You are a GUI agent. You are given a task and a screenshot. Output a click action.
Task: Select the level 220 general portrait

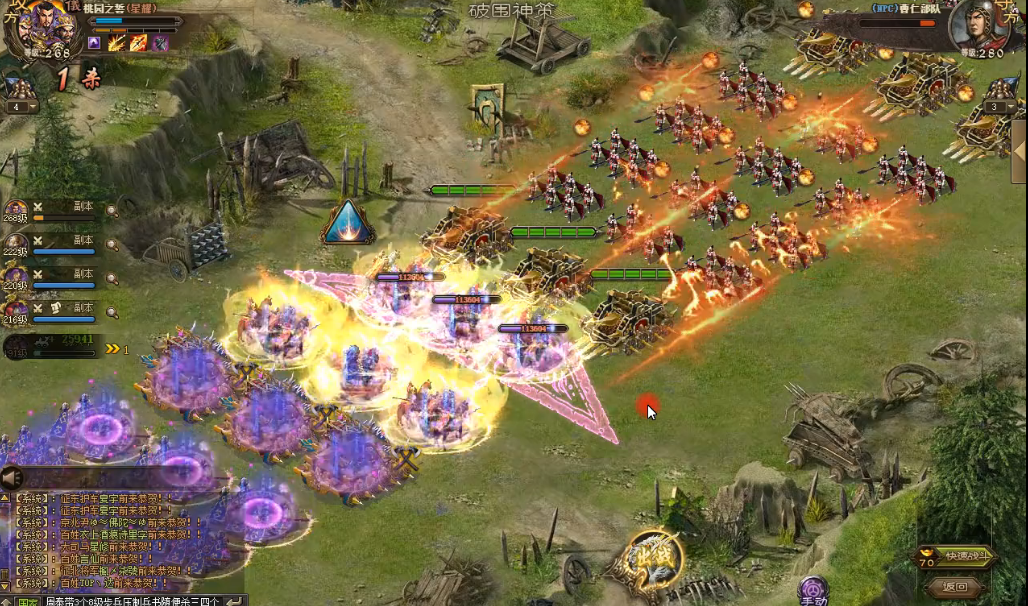[15, 276]
